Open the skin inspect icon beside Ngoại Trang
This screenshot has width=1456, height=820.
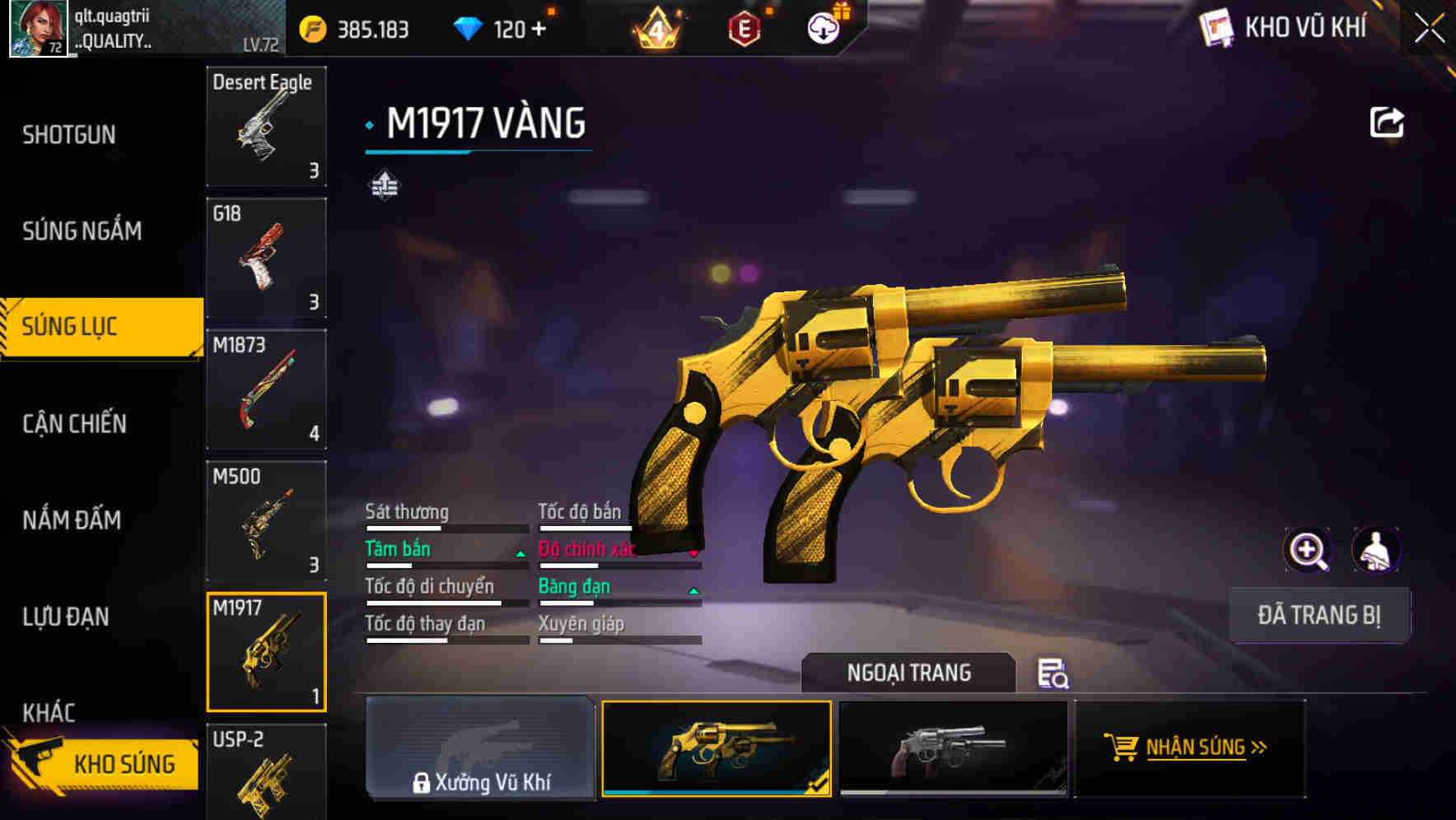pyautogui.click(x=1052, y=675)
